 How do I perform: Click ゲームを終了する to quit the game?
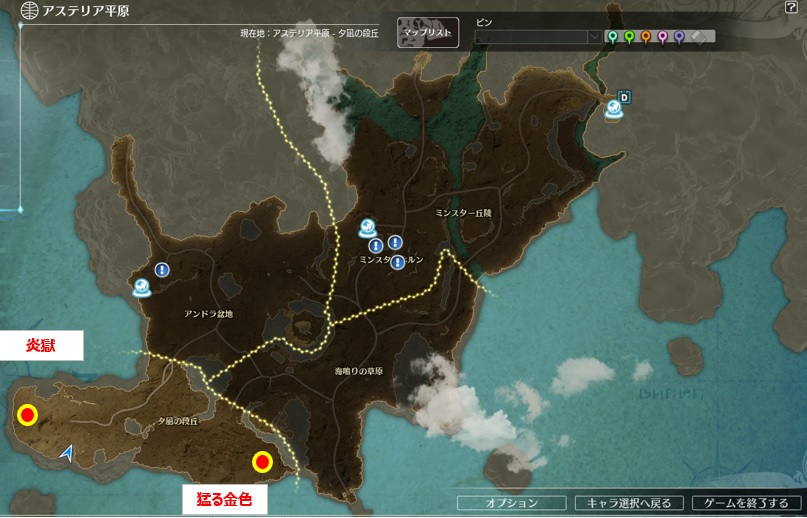747,503
